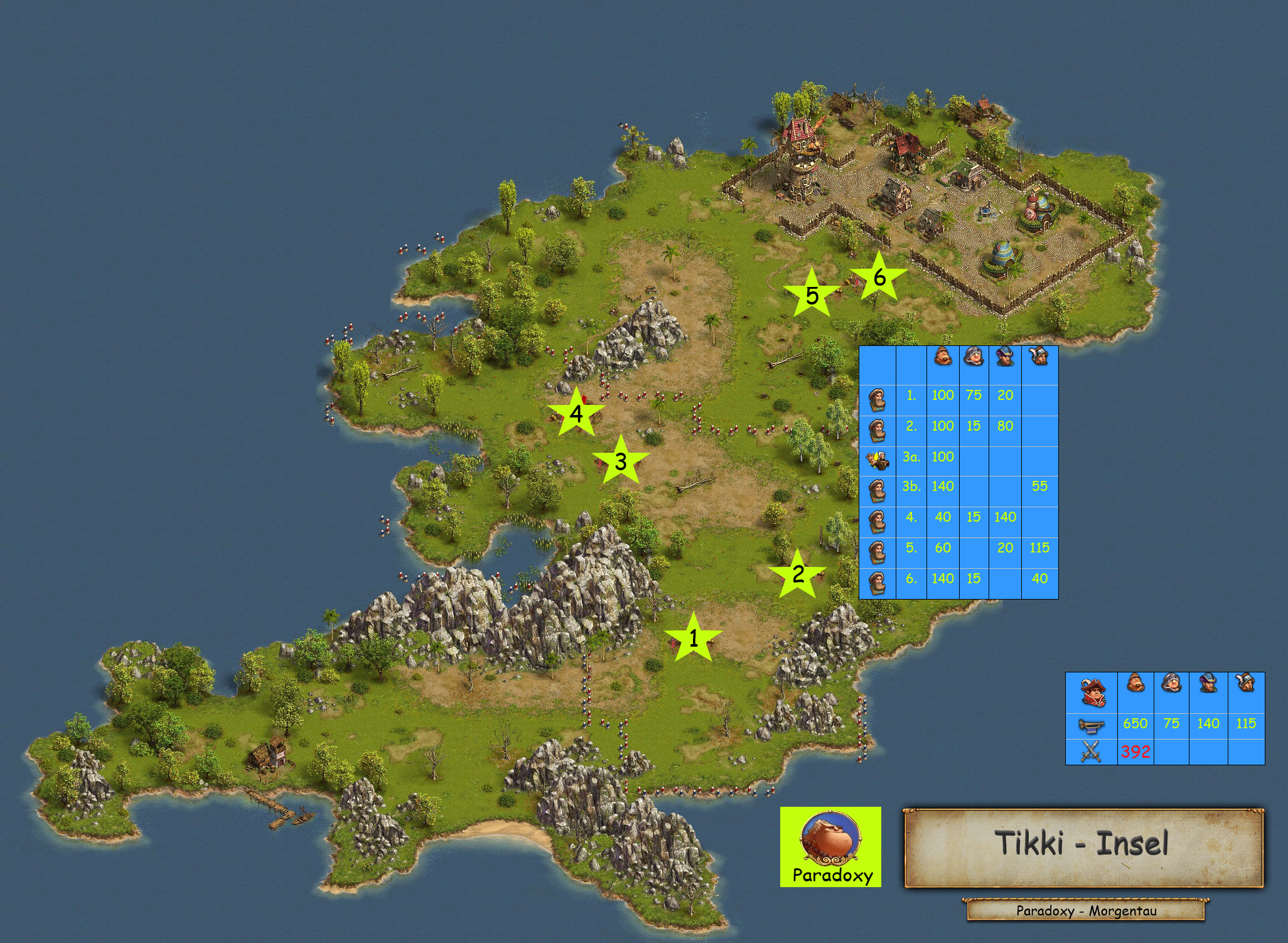Pick legend row 6. in the attack table
This screenshot has width=1288, height=943.
coord(958,579)
